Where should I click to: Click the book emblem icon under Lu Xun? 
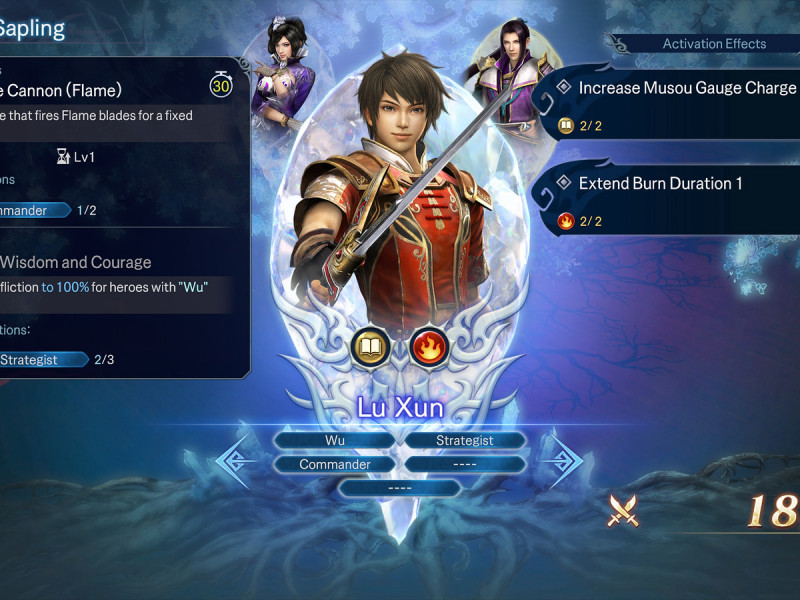pyautogui.click(x=371, y=348)
